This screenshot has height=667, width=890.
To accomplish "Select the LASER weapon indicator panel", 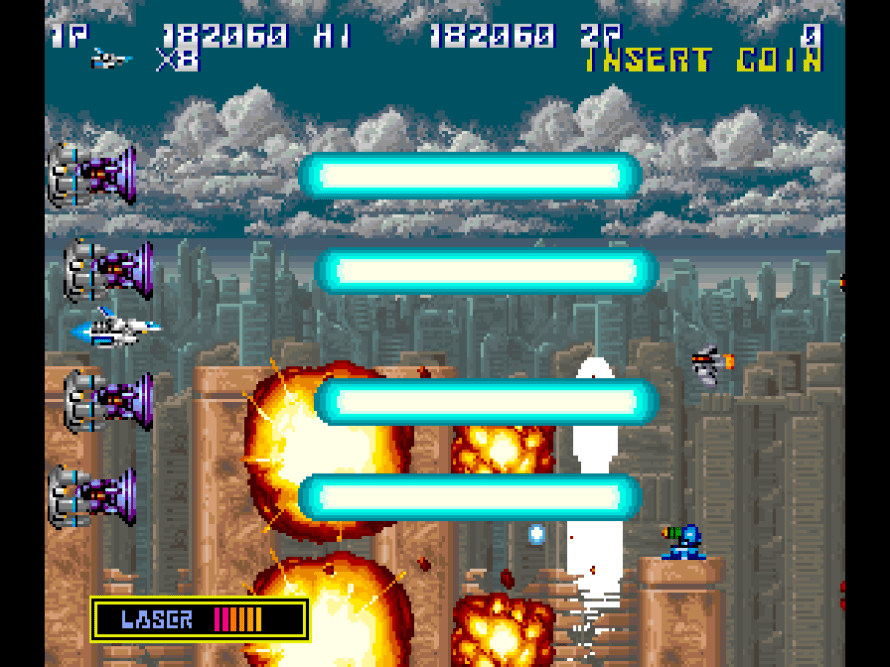I will pyautogui.click(x=199, y=619).
